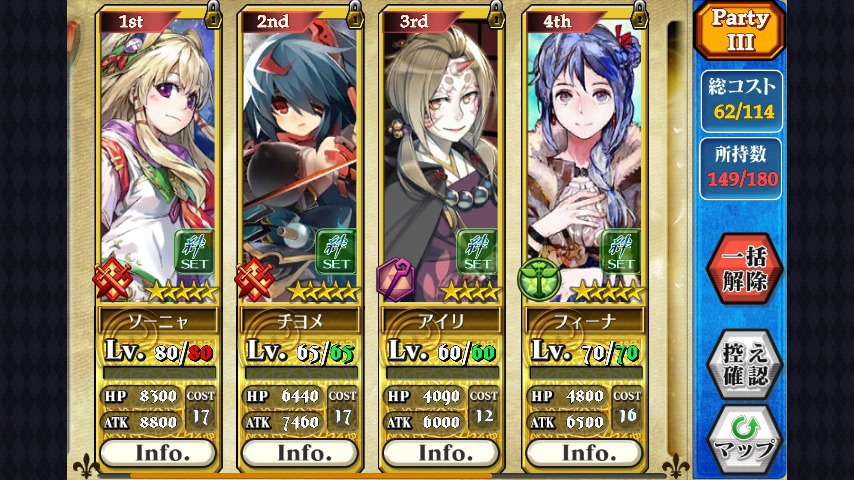The width and height of the screenshot is (854, 480).
Task: Open the 控え確認 reserve check
Action: point(744,363)
